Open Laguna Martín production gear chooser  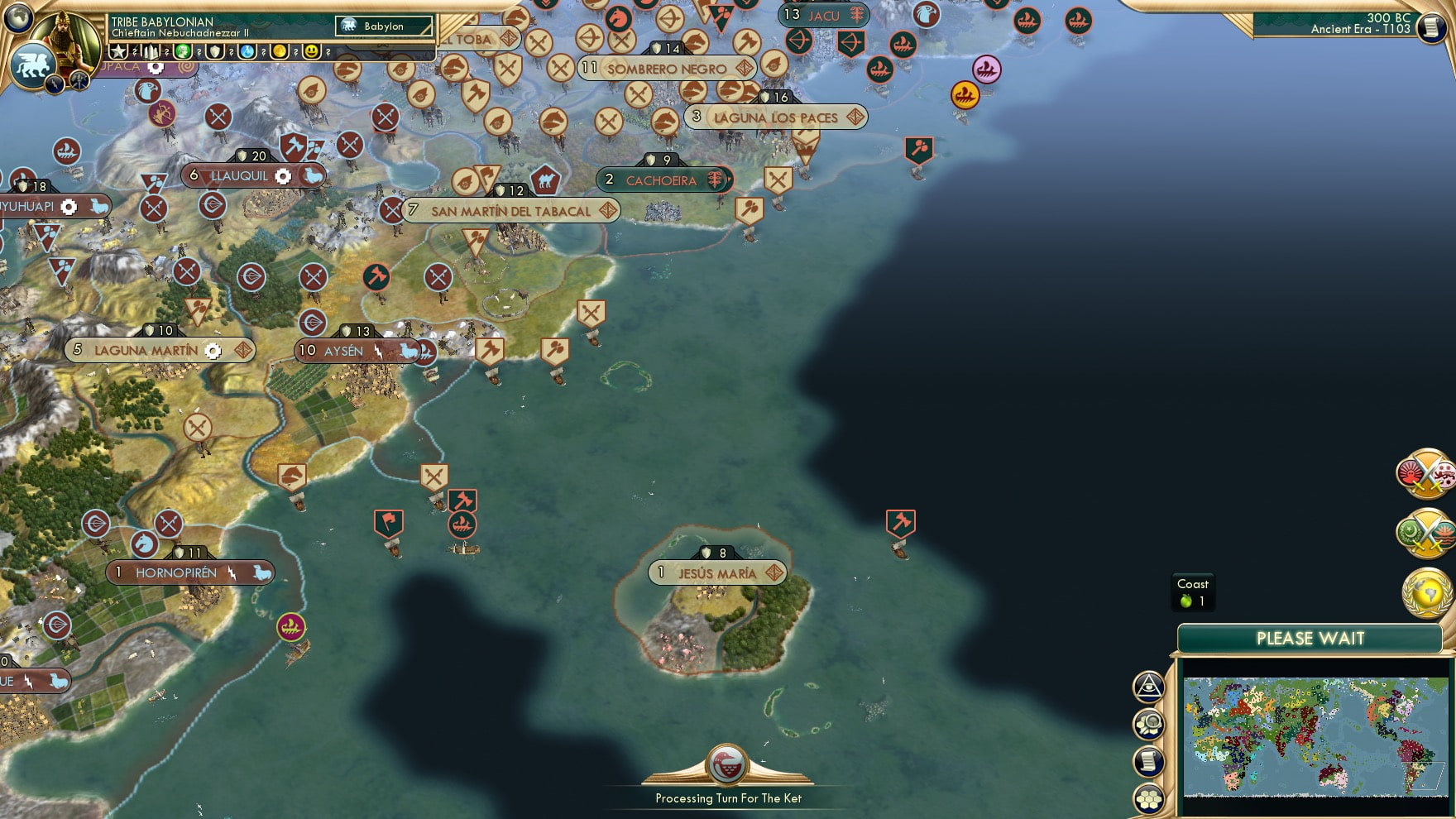[x=213, y=351]
